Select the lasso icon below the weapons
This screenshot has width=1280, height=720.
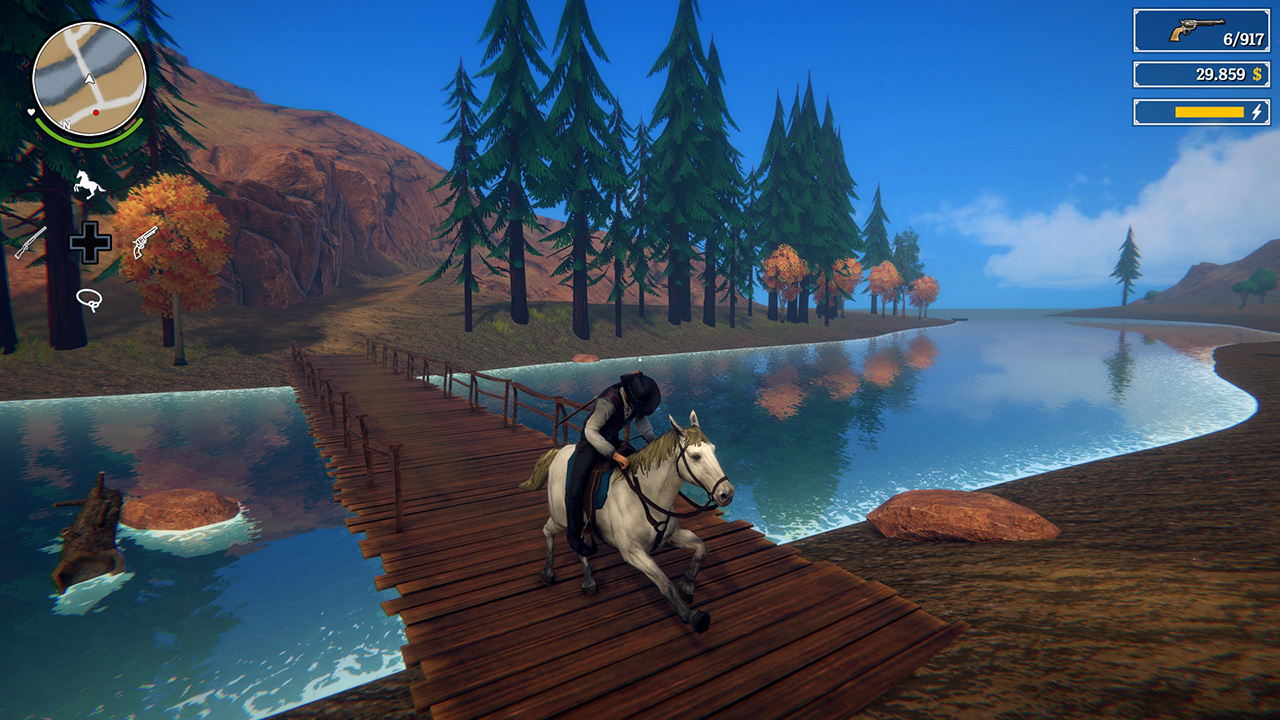click(92, 296)
